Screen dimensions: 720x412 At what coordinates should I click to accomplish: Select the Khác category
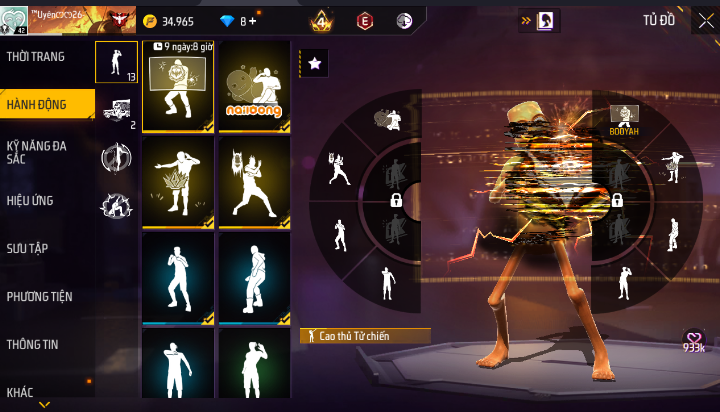point(20,391)
